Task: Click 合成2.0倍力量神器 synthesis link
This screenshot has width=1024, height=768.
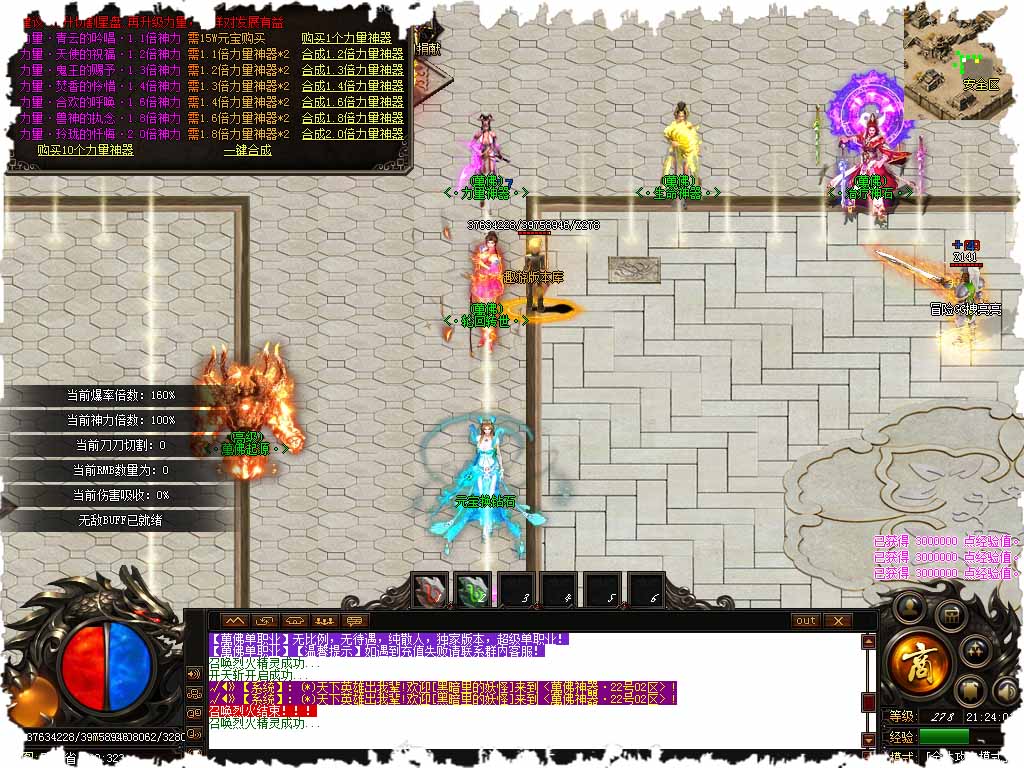Action: click(352, 134)
